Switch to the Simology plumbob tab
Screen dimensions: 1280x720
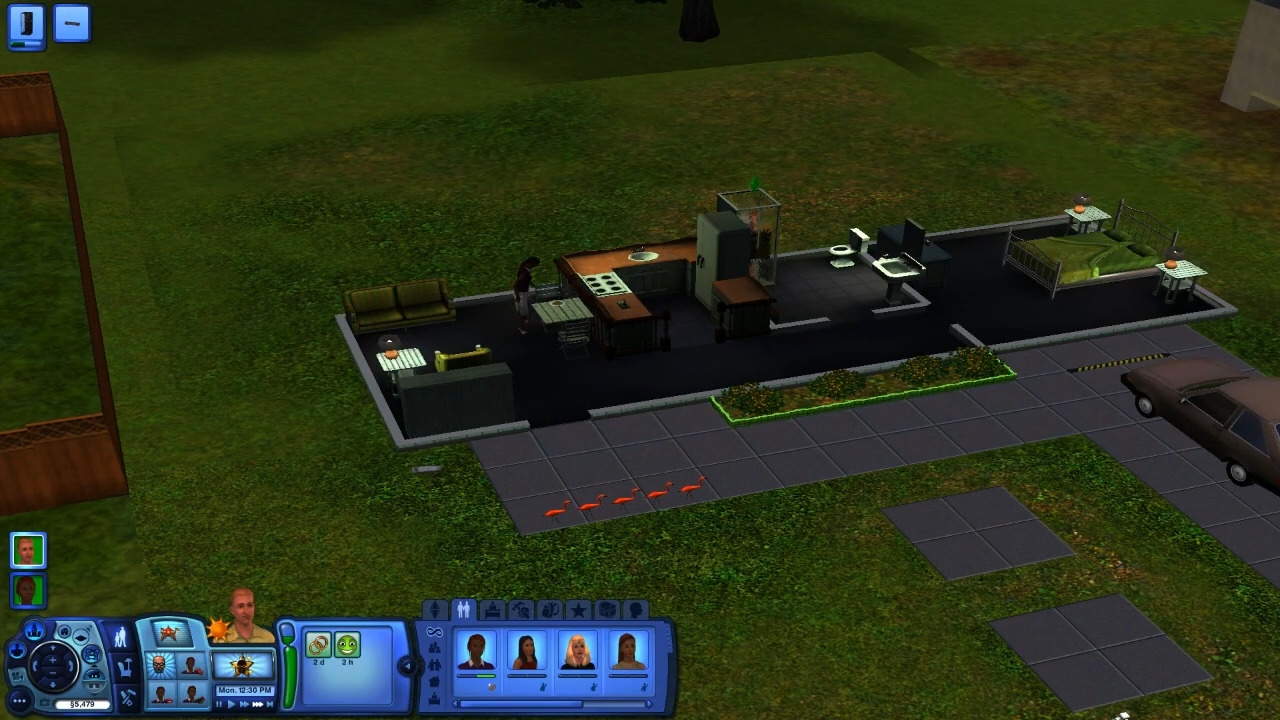[x=434, y=610]
